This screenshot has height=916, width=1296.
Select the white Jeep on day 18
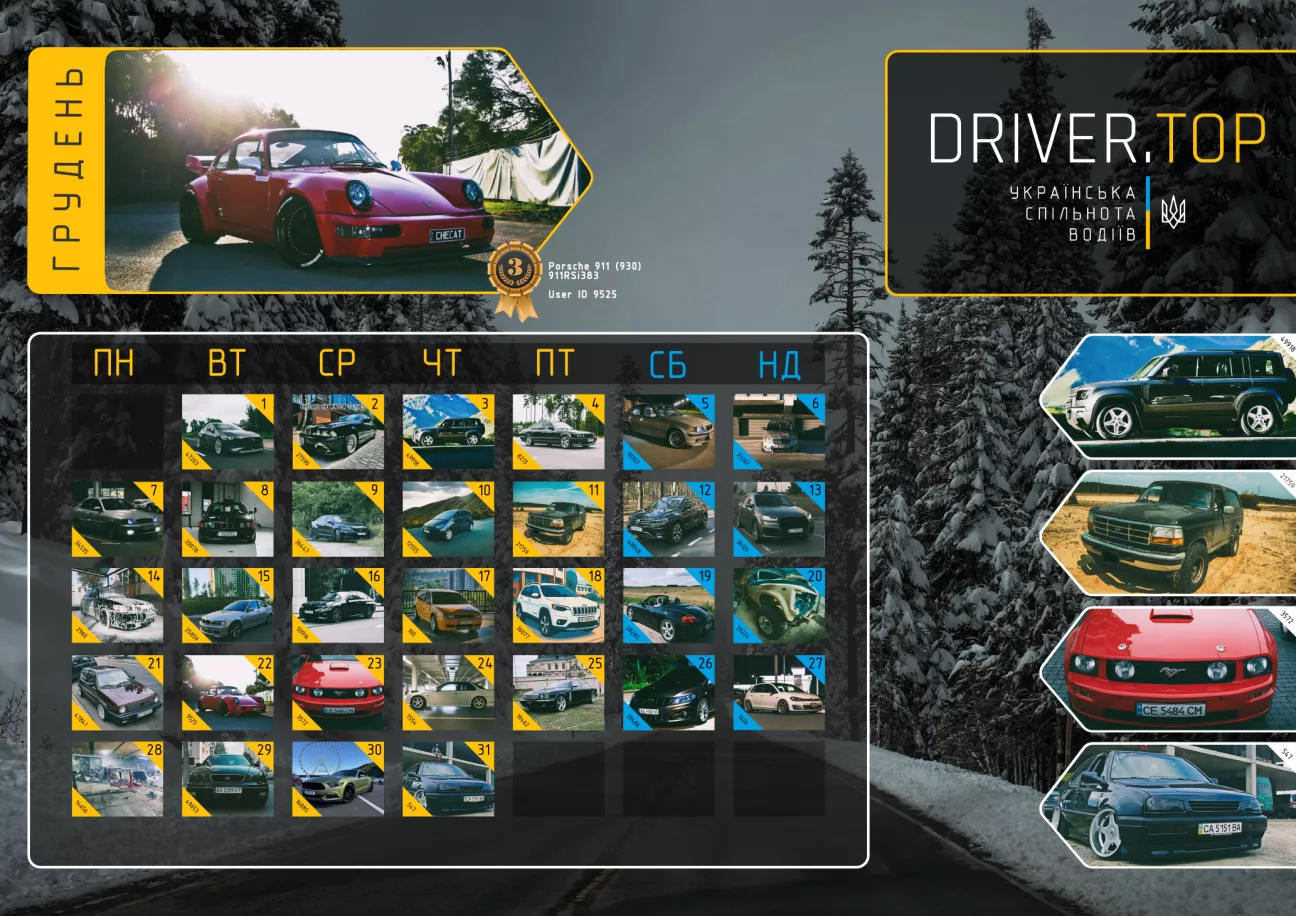[x=558, y=606]
